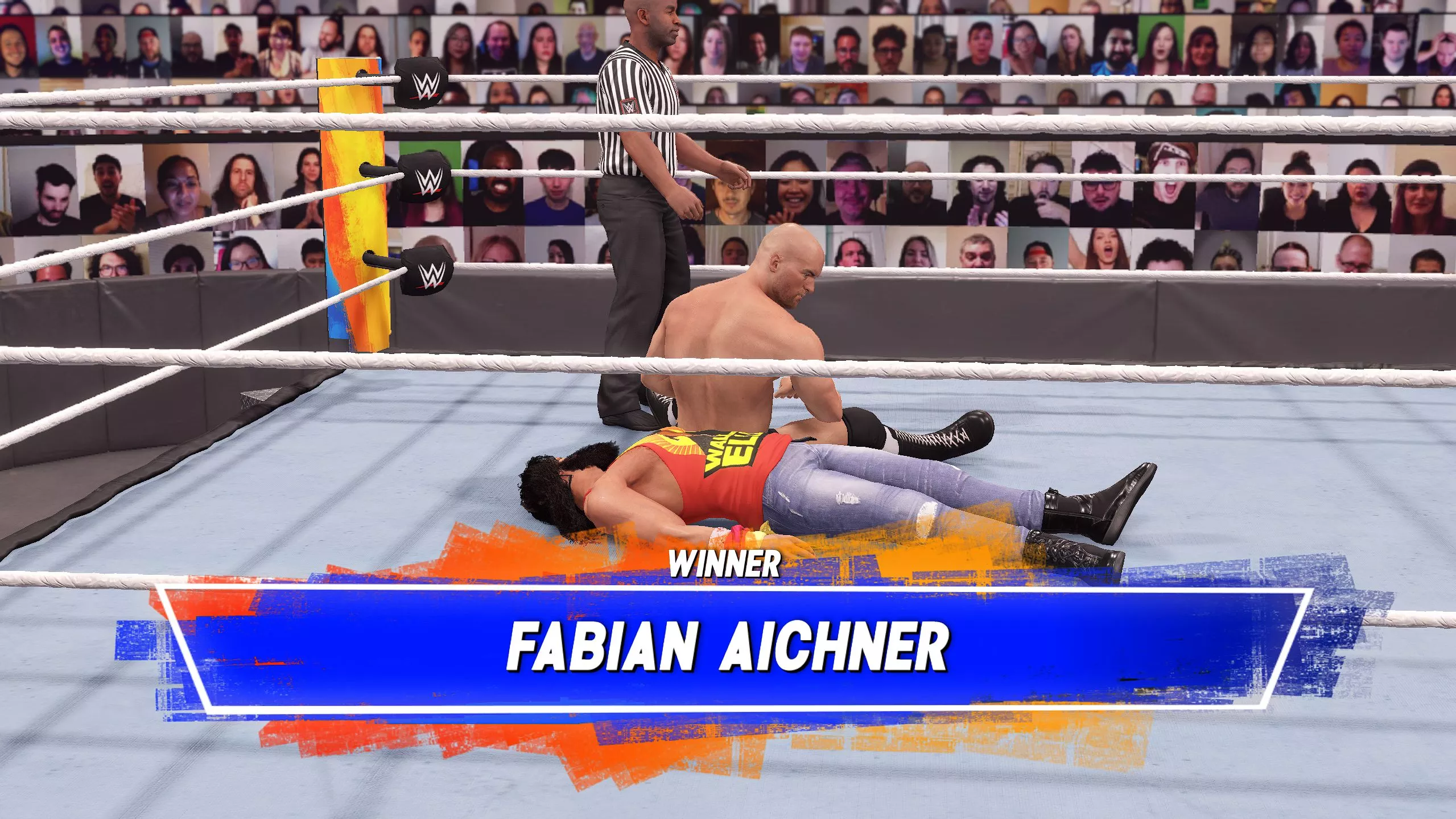Click the WWE badge on the referee's shirt
This screenshot has width=1456, height=819.
pos(628,106)
